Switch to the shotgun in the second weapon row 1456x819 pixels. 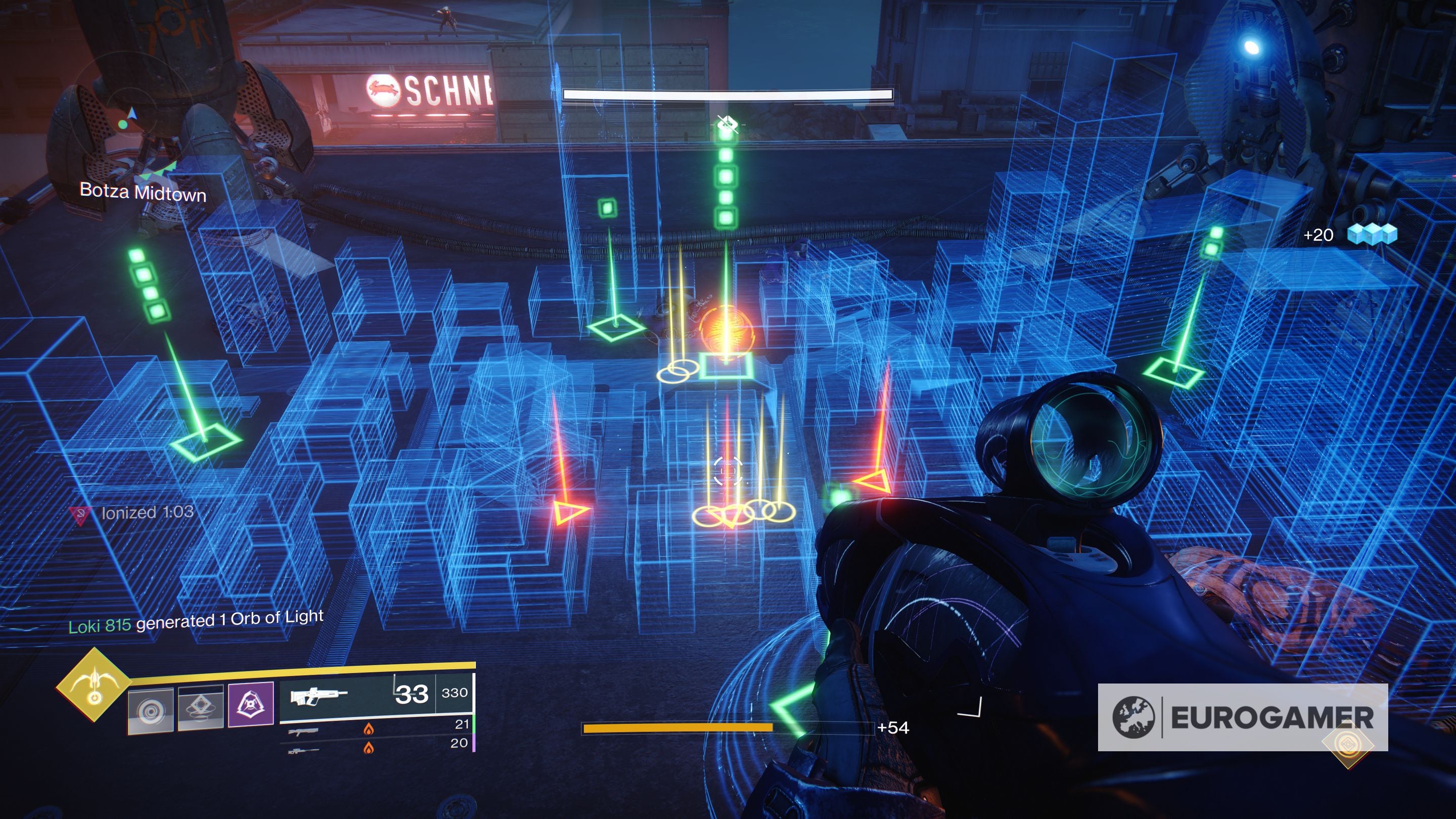pyautogui.click(x=303, y=732)
